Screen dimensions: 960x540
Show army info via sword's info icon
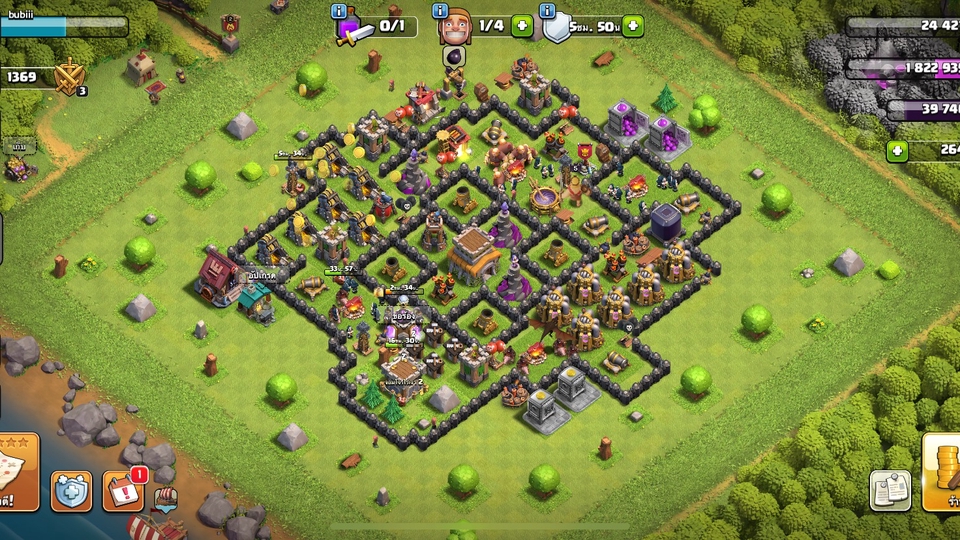tap(340, 11)
